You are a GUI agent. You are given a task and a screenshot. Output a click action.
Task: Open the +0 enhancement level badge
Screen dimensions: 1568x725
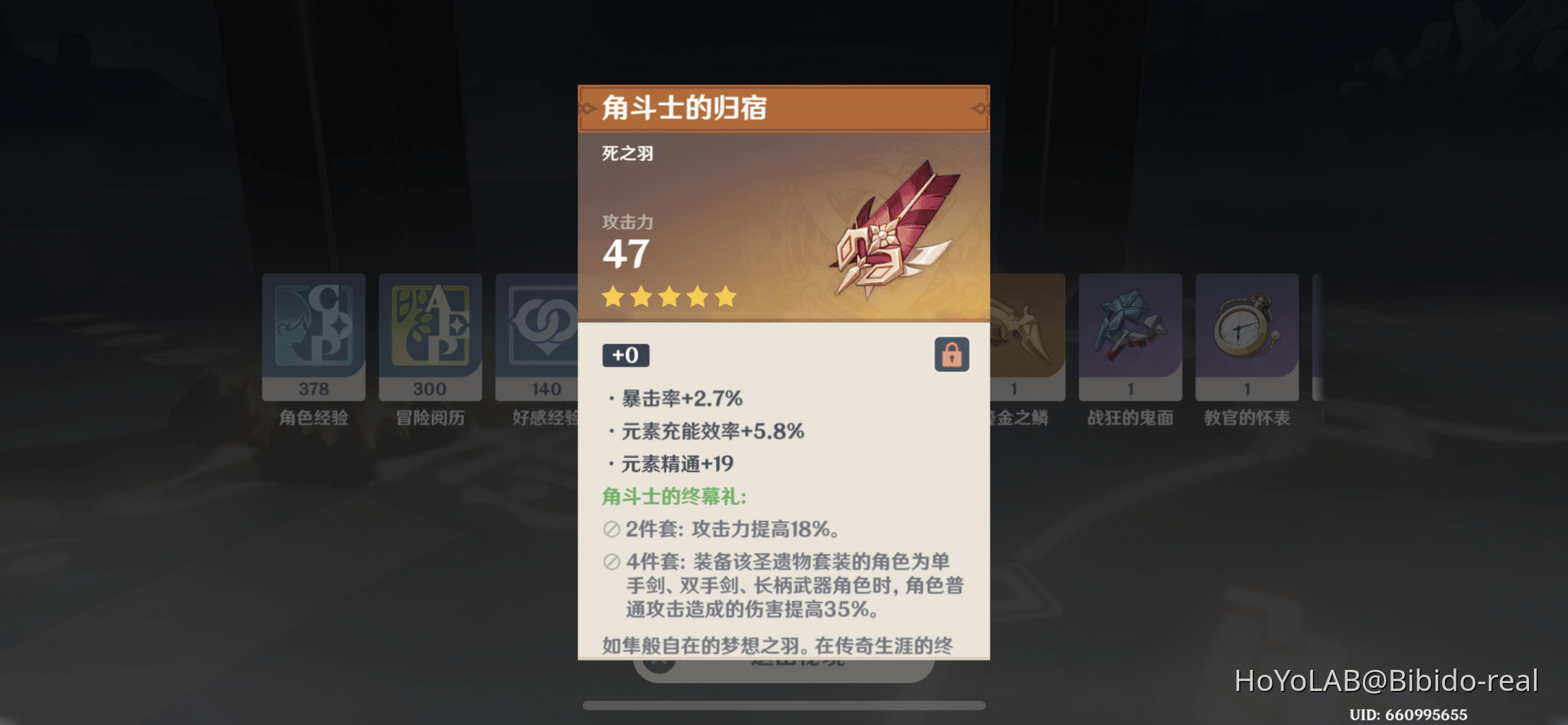pyautogui.click(x=625, y=355)
